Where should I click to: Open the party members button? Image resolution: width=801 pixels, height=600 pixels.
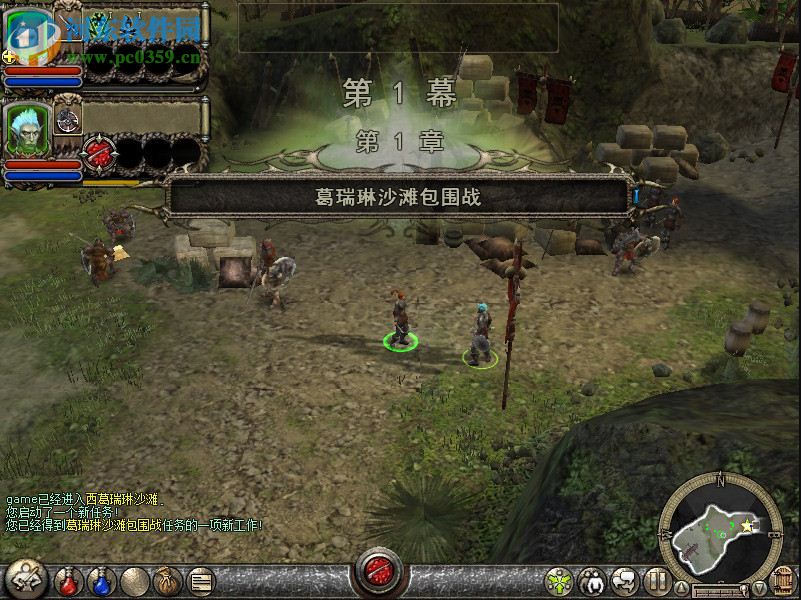click(592, 580)
